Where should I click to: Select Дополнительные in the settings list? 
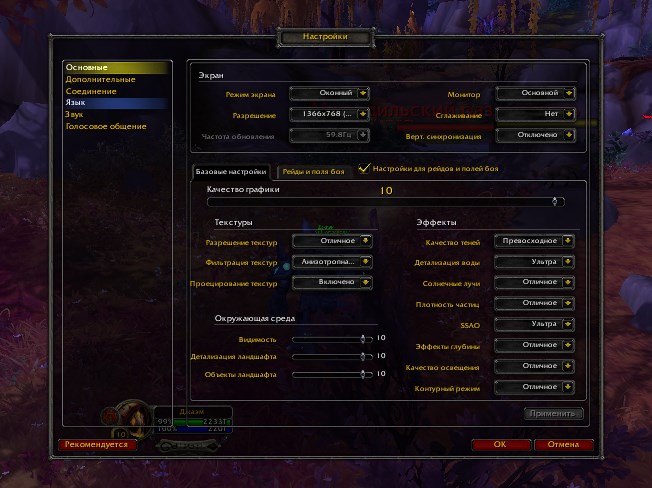(100, 79)
